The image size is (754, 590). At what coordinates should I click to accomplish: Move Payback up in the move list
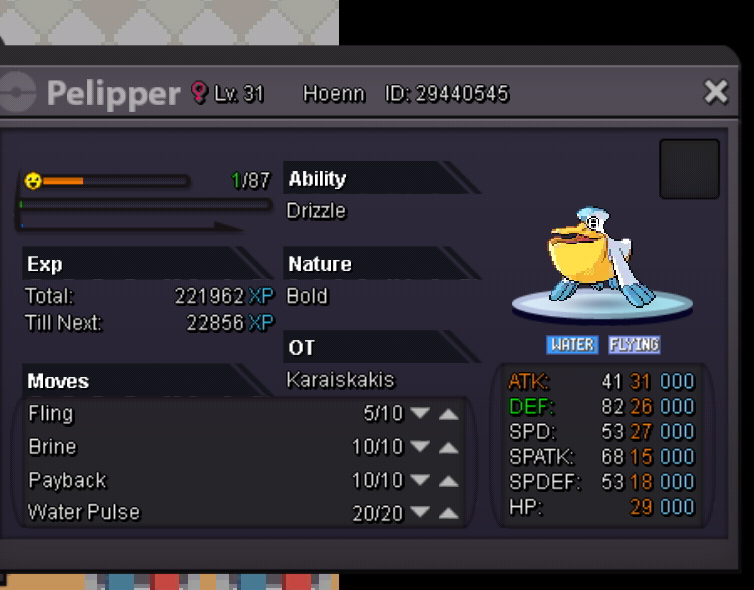pyautogui.click(x=449, y=480)
